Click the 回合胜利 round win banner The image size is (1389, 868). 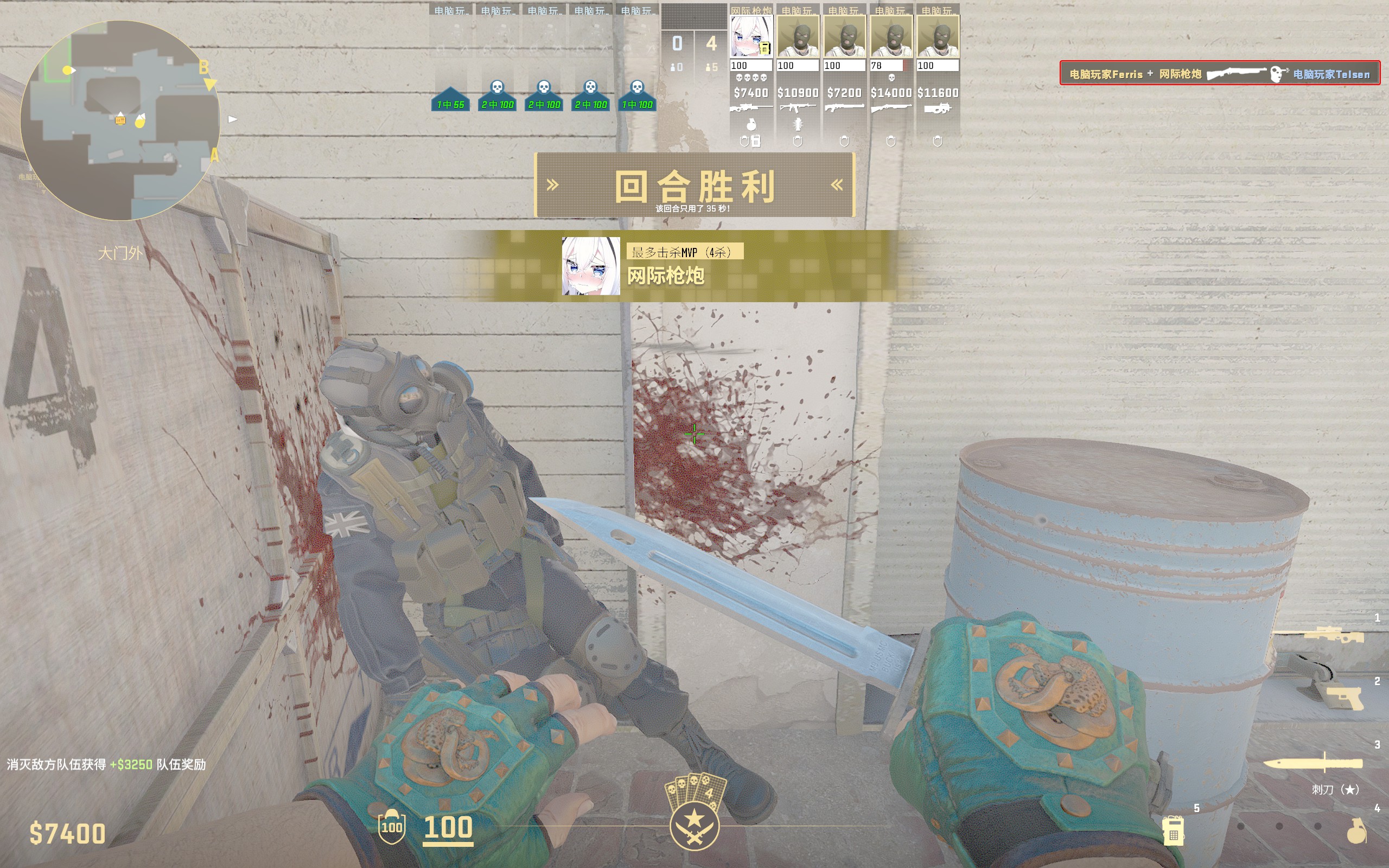(694, 186)
